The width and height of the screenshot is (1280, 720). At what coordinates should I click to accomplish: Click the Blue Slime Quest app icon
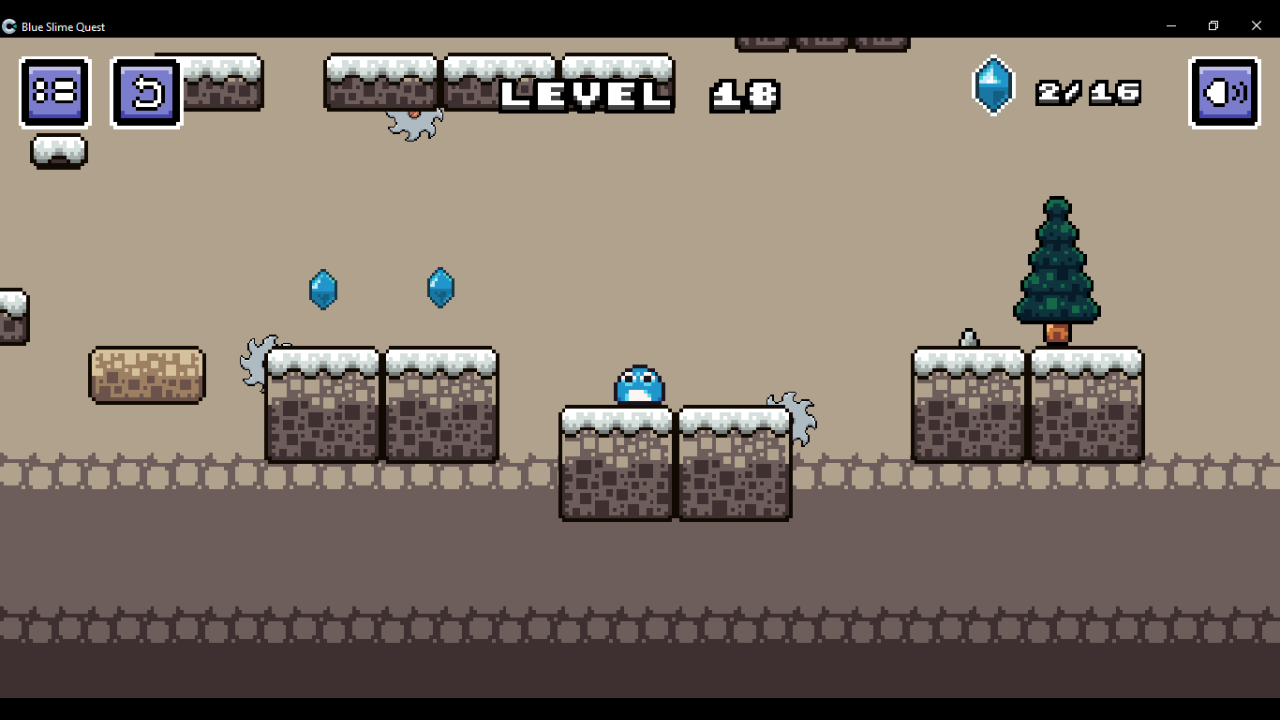tap(9, 26)
